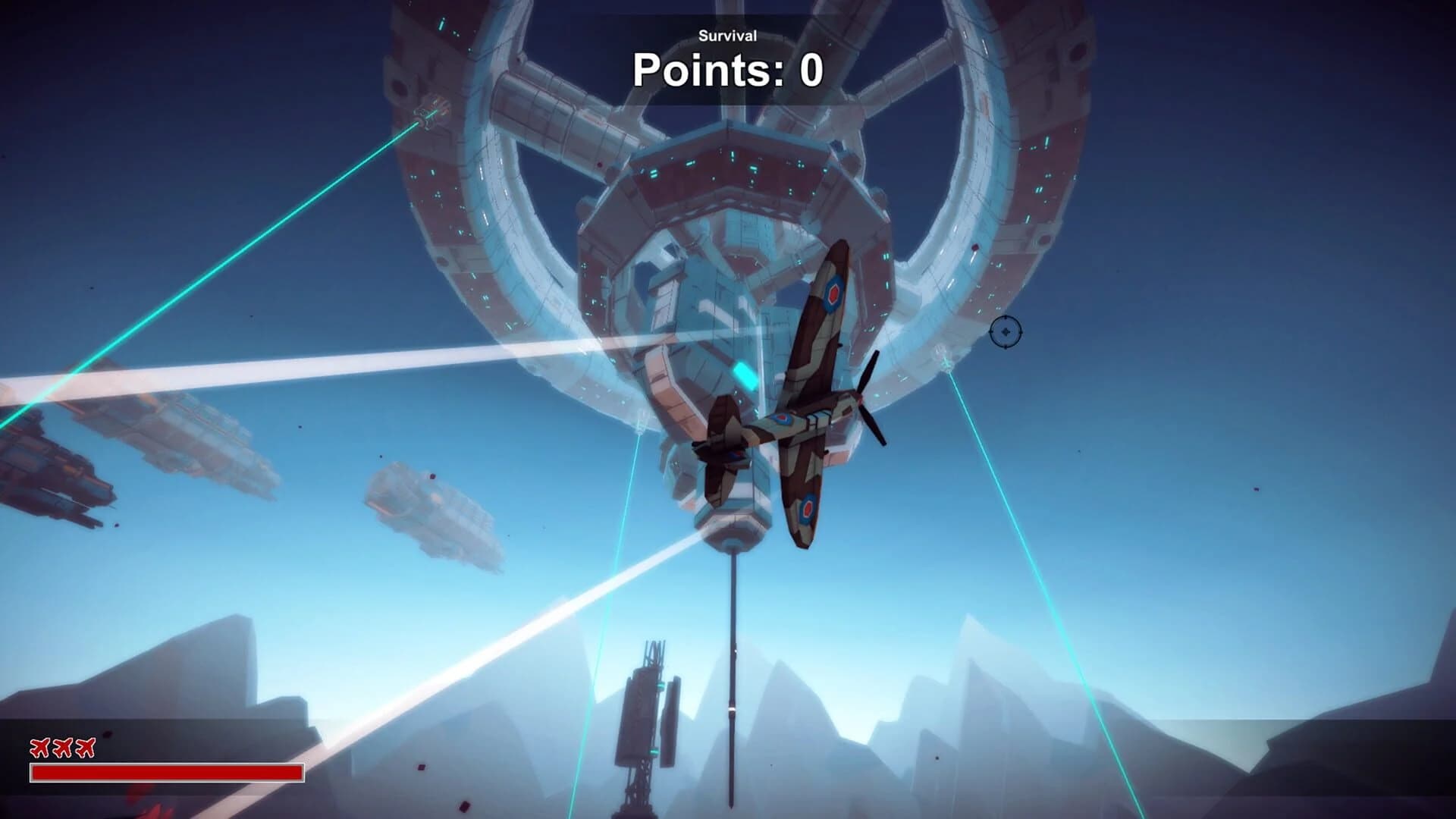Click the enemy plane near the station ring
1456x819 pixels.
[x=903, y=378]
